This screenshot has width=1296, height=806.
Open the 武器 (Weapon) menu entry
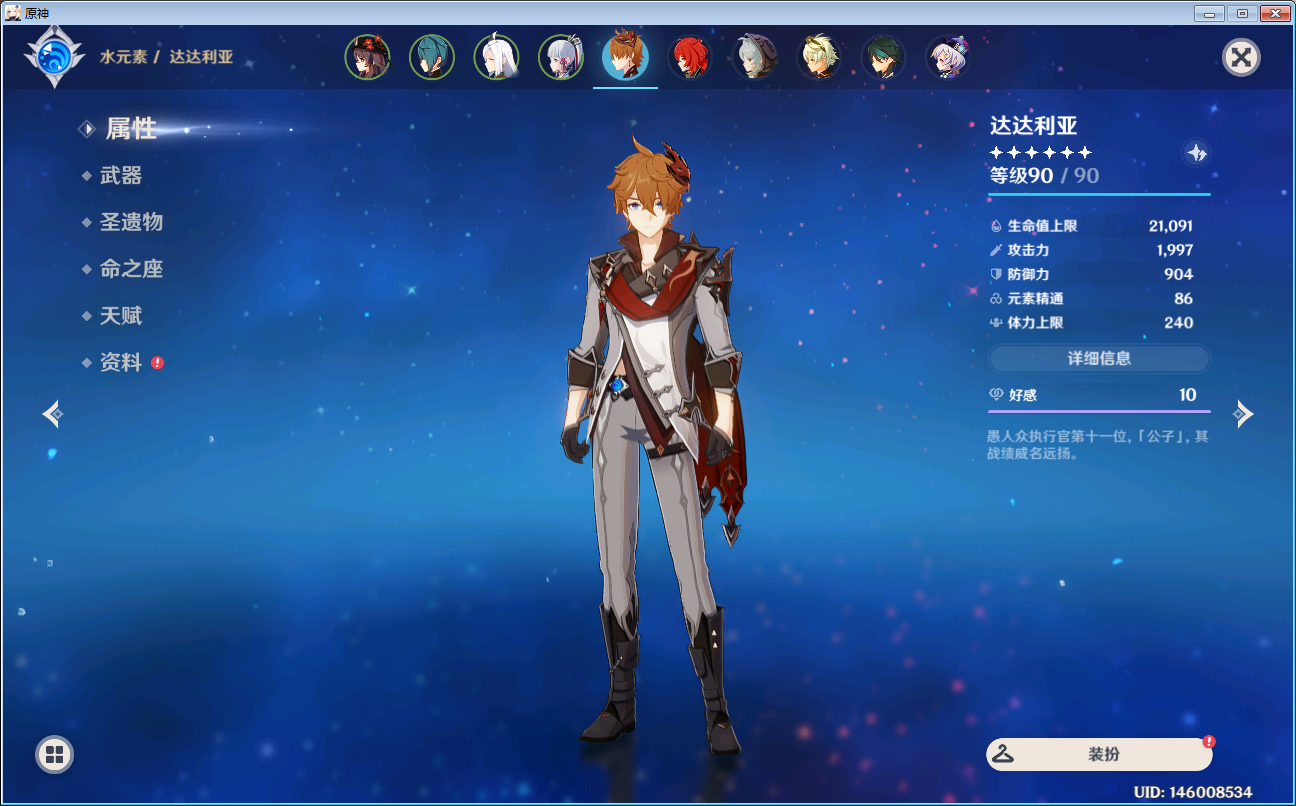121,176
